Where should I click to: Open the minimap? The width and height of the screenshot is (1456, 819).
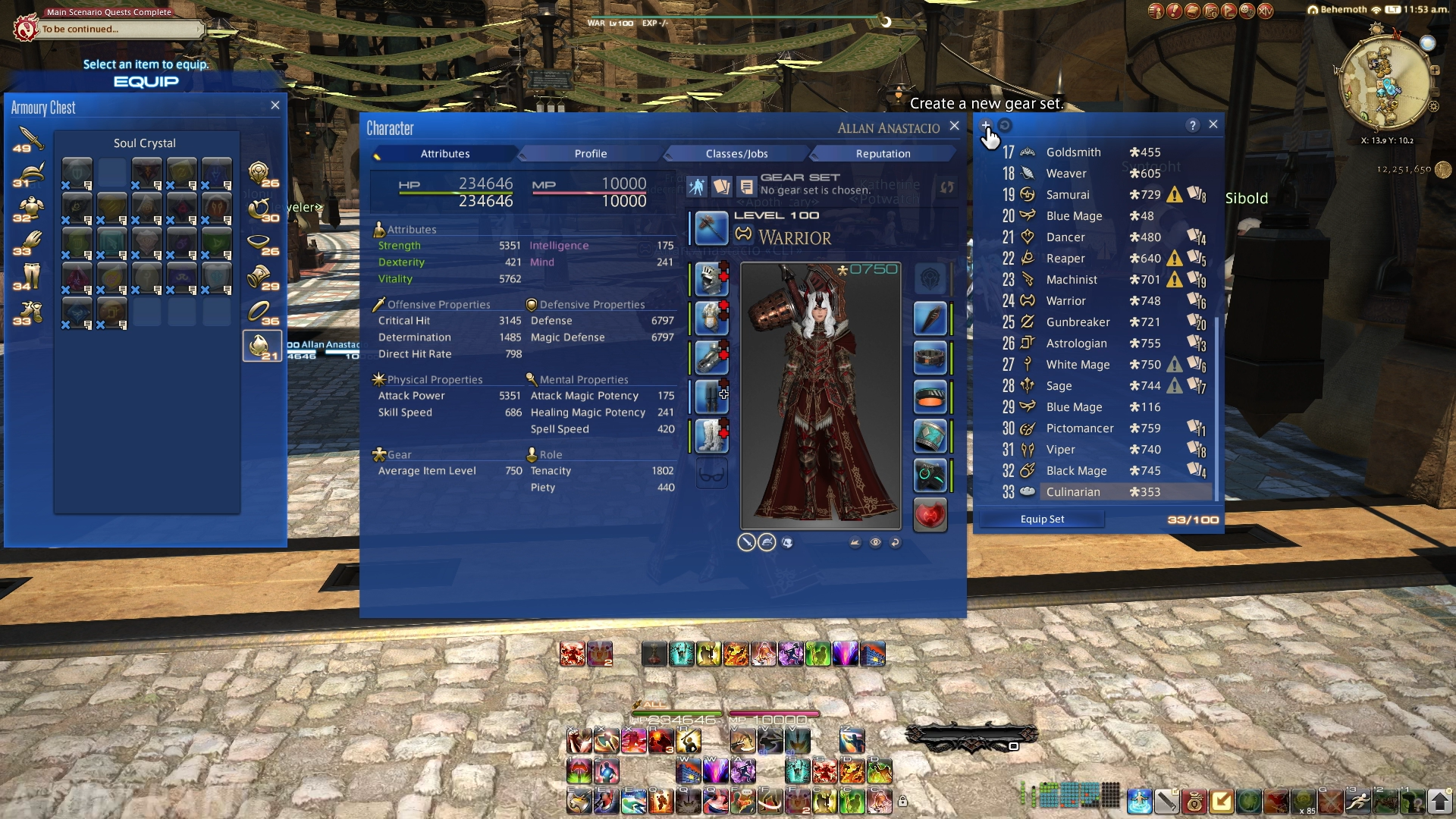click(x=1386, y=82)
